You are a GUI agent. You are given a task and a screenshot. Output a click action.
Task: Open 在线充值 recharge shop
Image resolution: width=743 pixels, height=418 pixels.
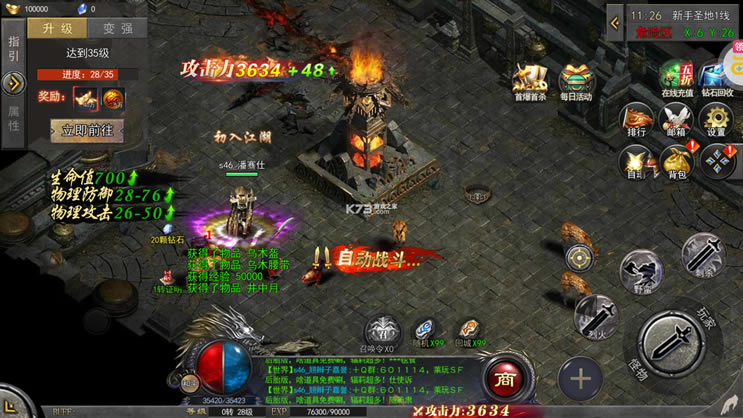[677, 80]
